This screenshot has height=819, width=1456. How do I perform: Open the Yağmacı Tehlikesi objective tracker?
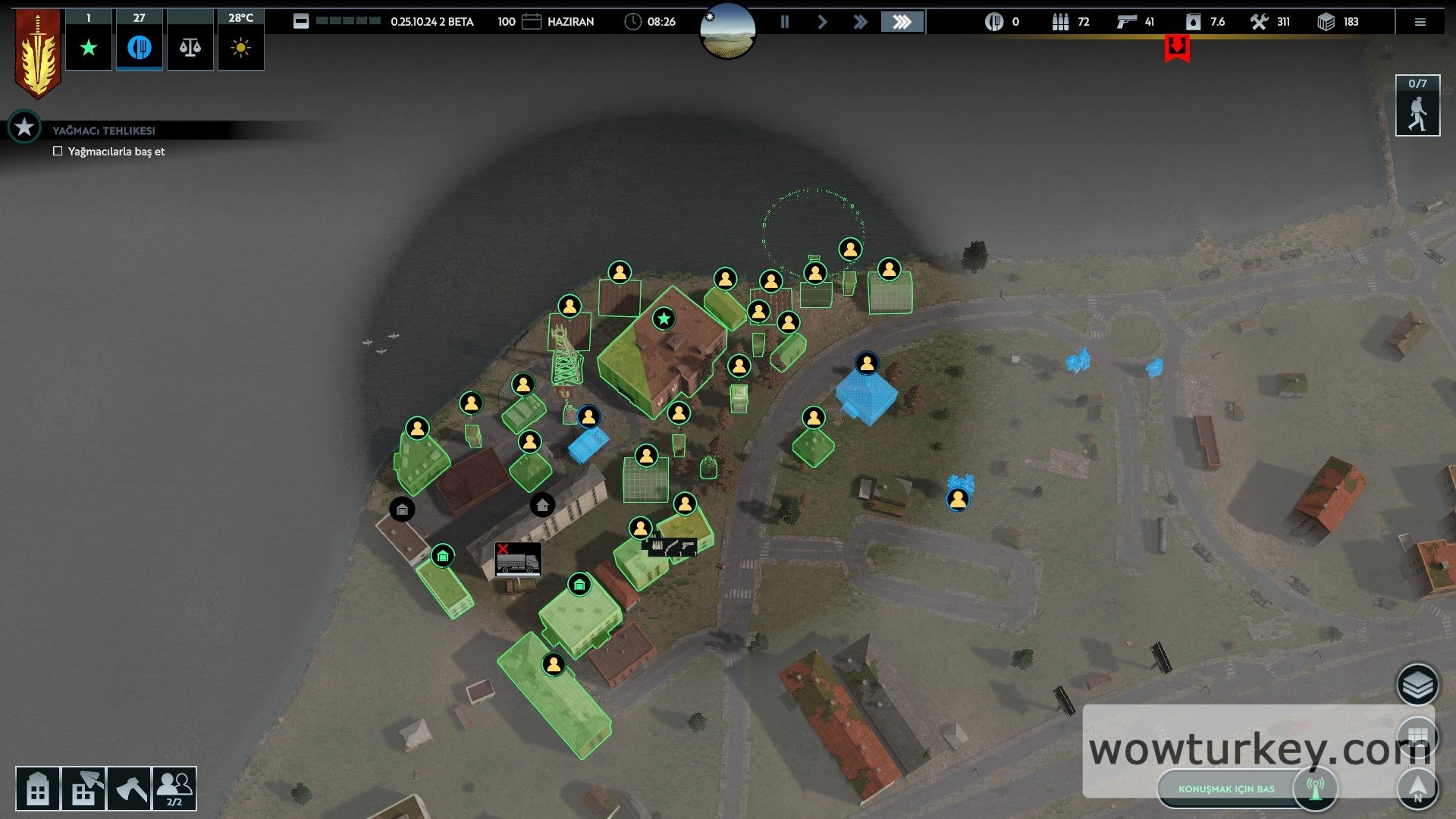pos(25,127)
